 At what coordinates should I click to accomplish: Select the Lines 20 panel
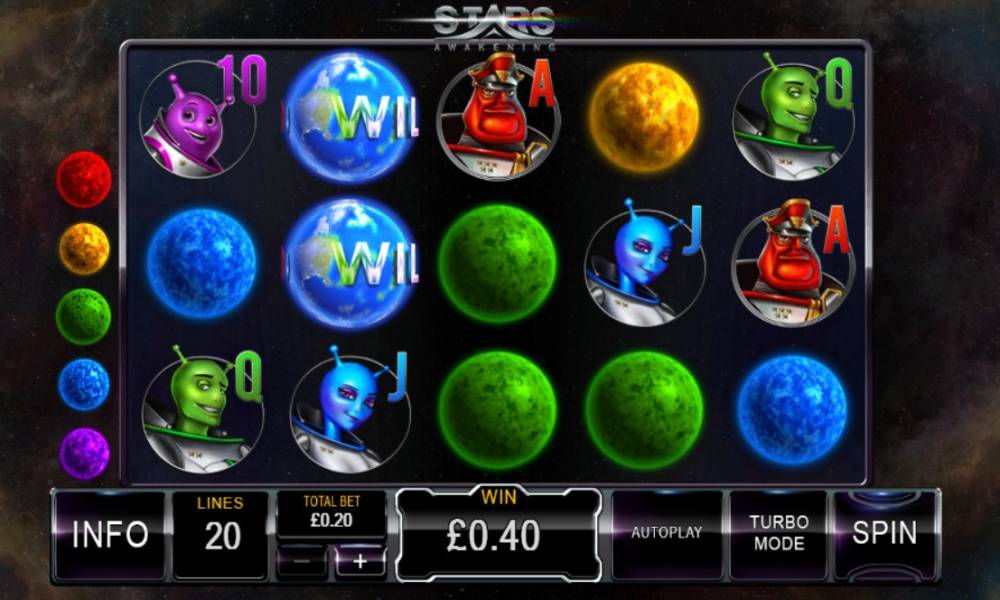click(221, 534)
